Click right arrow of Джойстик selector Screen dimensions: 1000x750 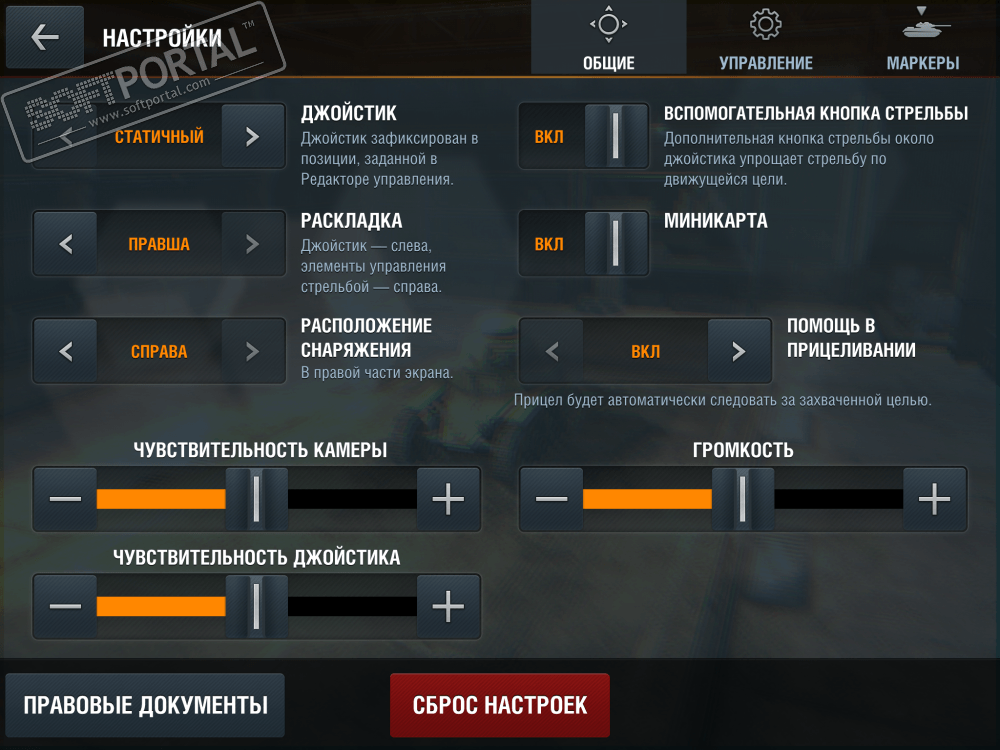253,136
